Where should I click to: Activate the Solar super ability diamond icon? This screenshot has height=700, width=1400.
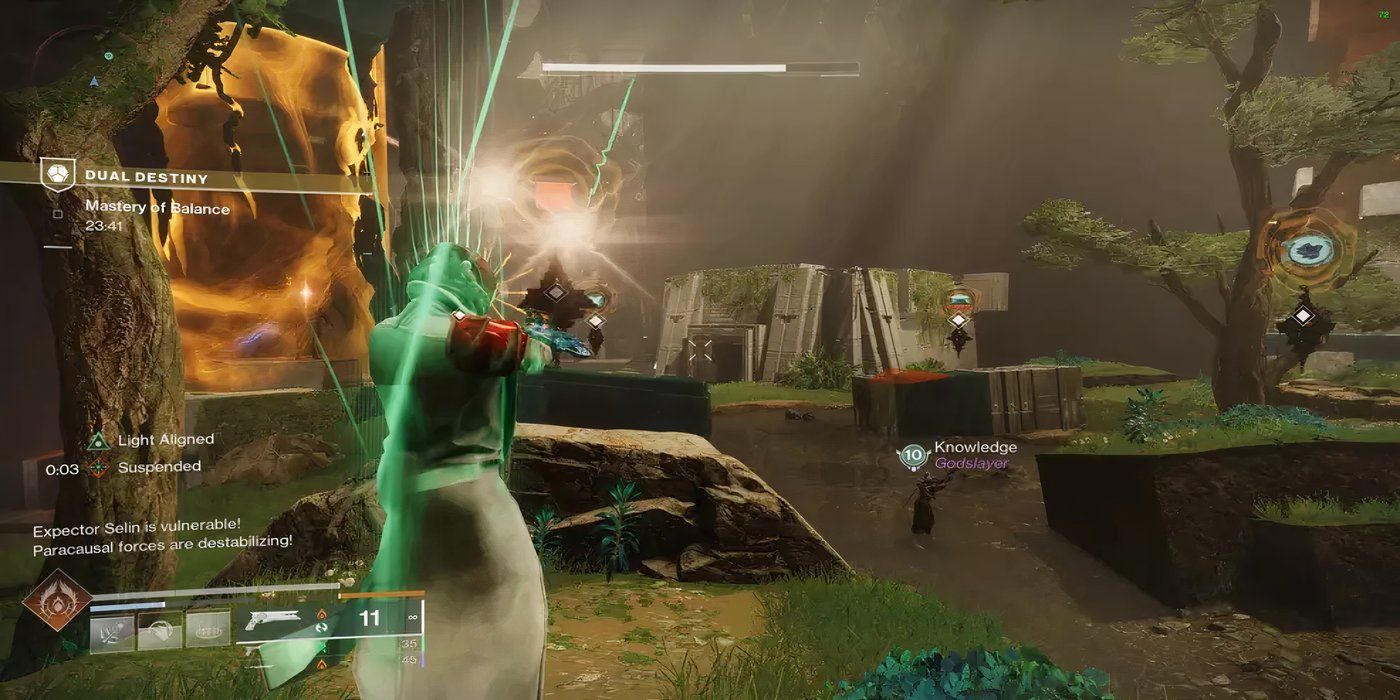point(58,600)
